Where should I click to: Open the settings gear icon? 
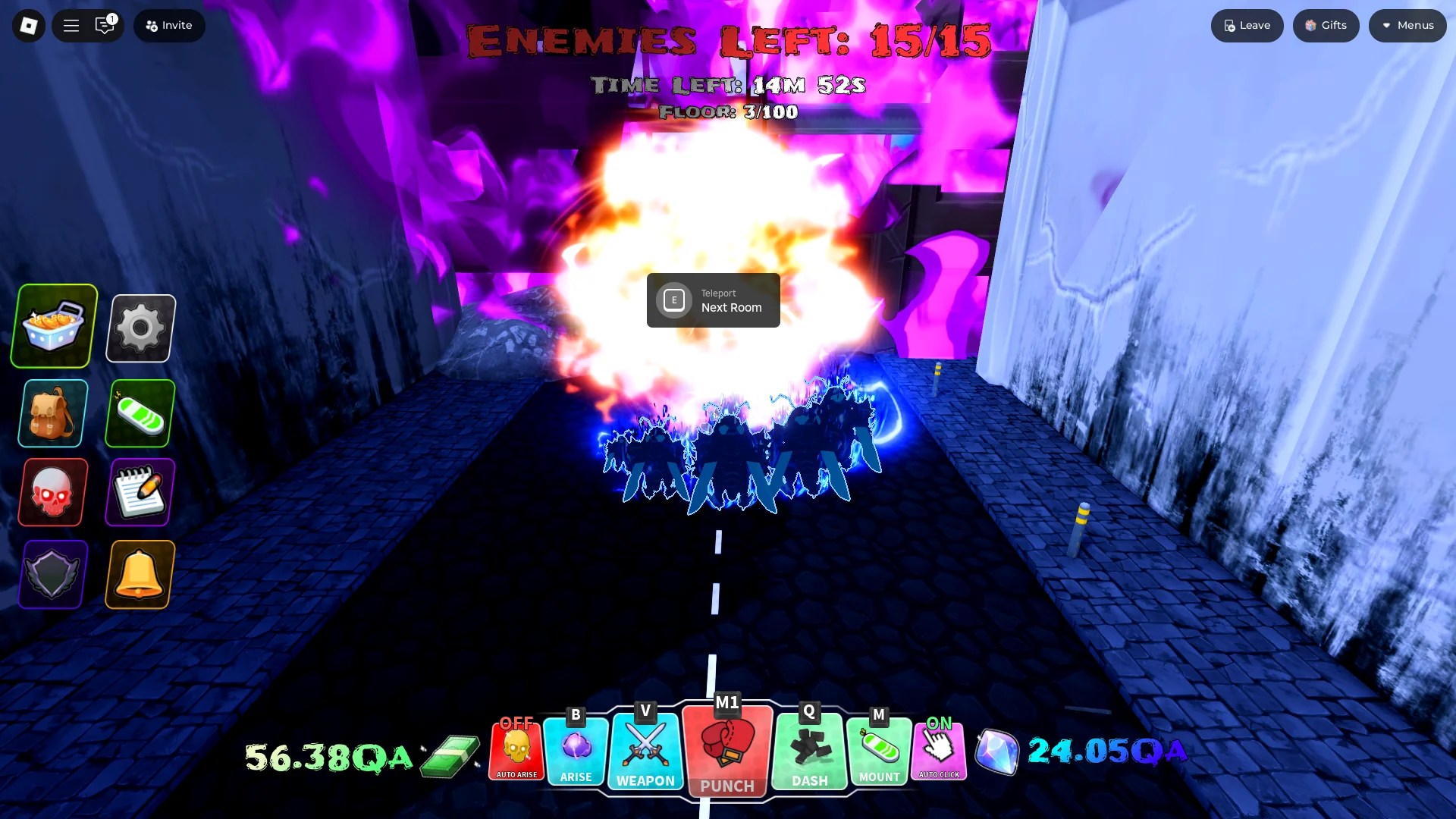[x=139, y=328]
